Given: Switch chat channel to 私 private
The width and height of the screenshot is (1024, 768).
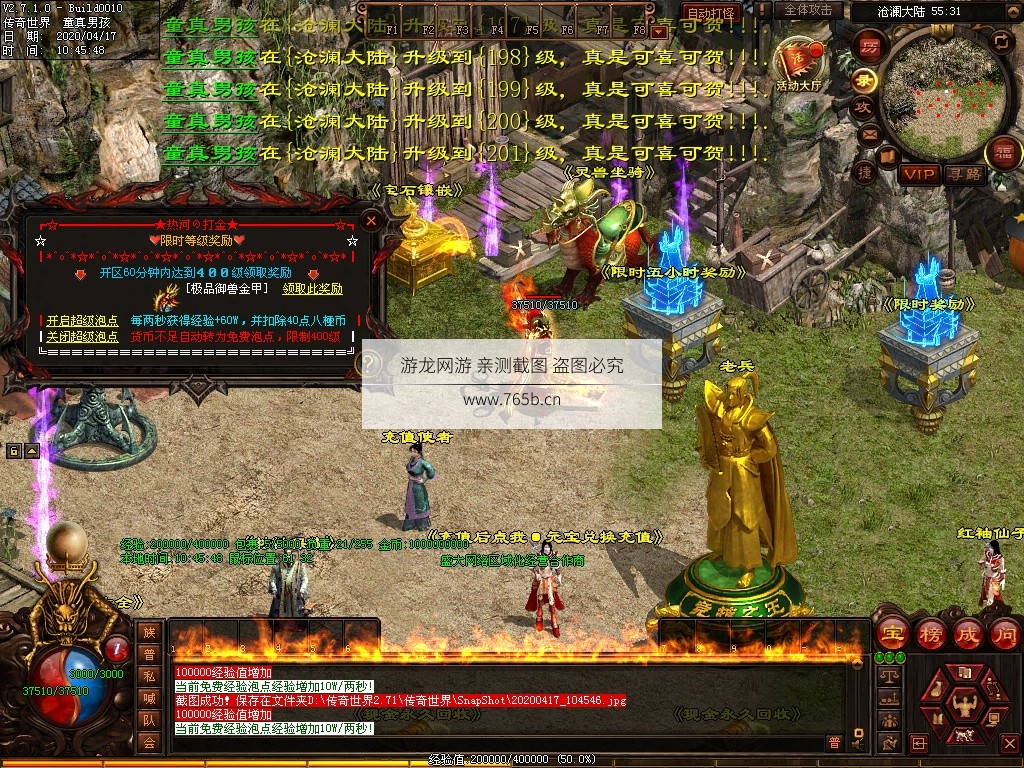Looking at the screenshot, I should click(x=149, y=676).
